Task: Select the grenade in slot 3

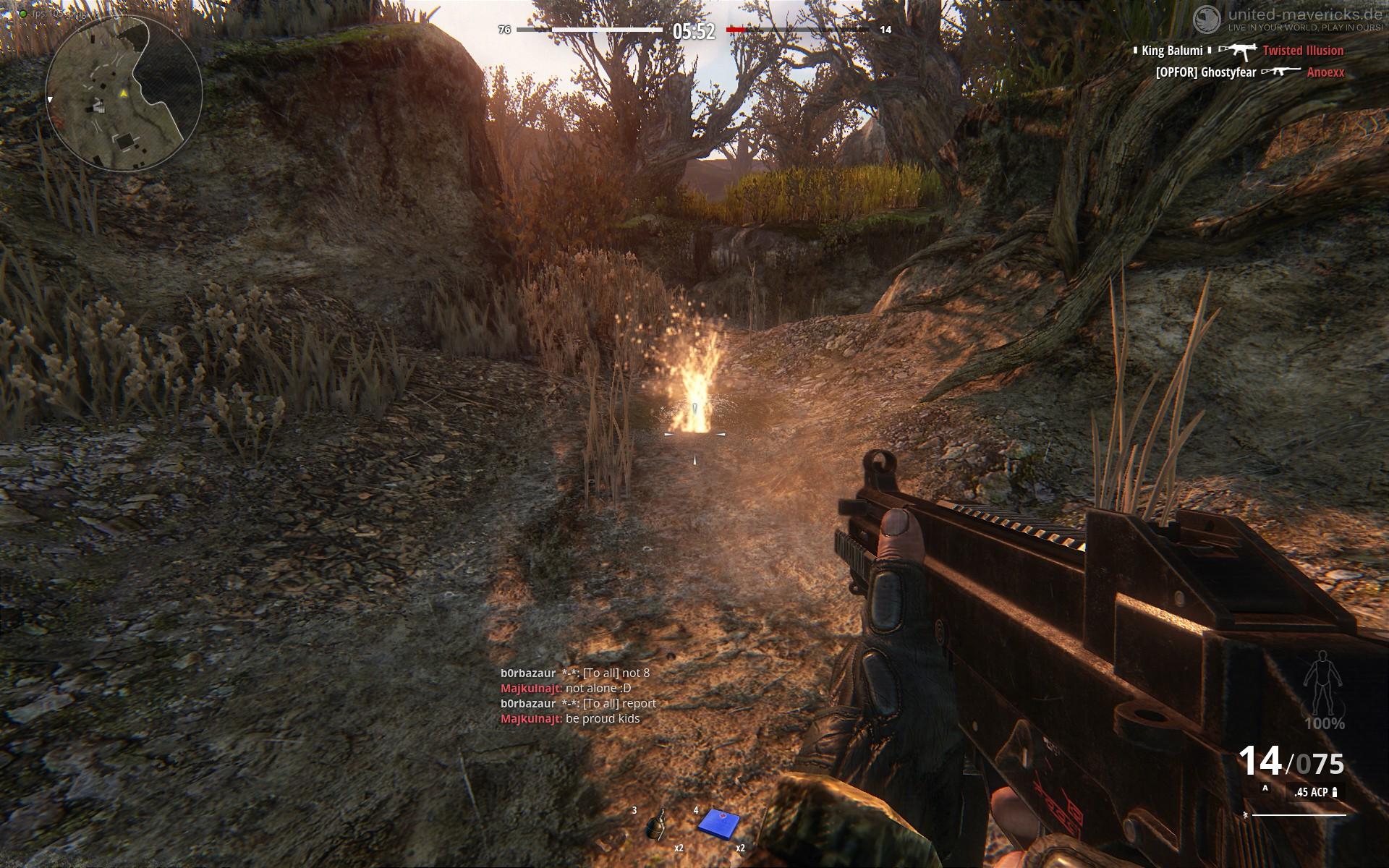Action: tap(657, 825)
